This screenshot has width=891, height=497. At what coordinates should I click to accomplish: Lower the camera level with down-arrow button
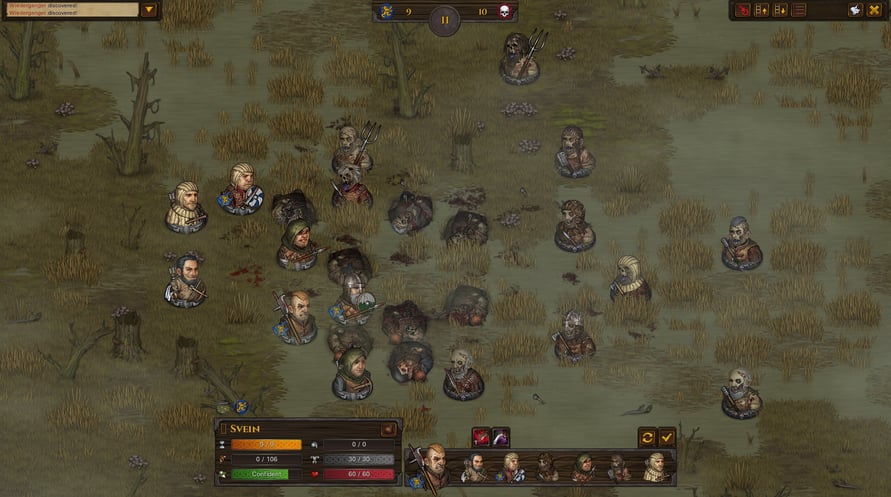point(780,10)
